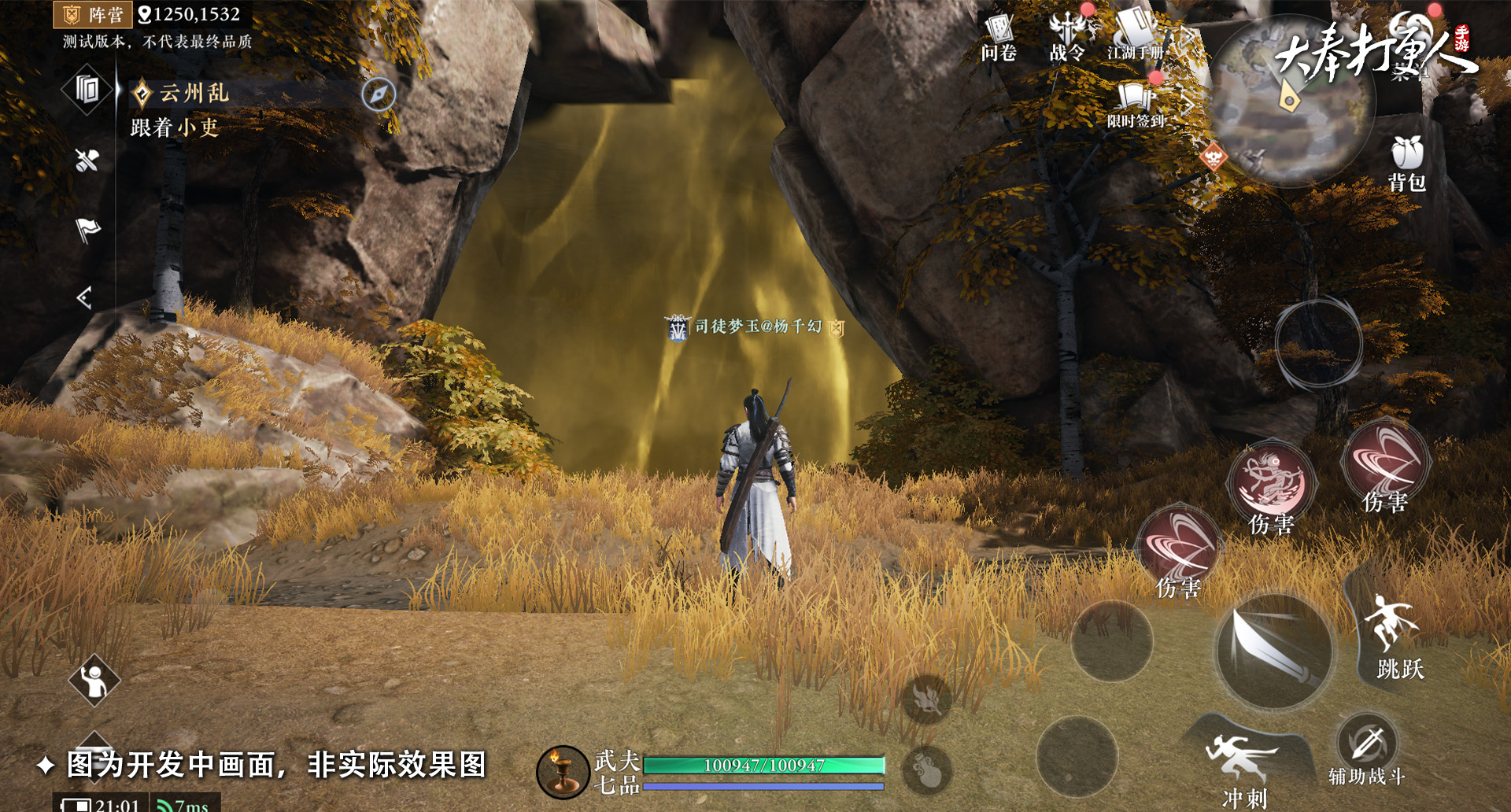Strike with the main sword attack button
The image size is (1511, 812).
click(x=1274, y=651)
